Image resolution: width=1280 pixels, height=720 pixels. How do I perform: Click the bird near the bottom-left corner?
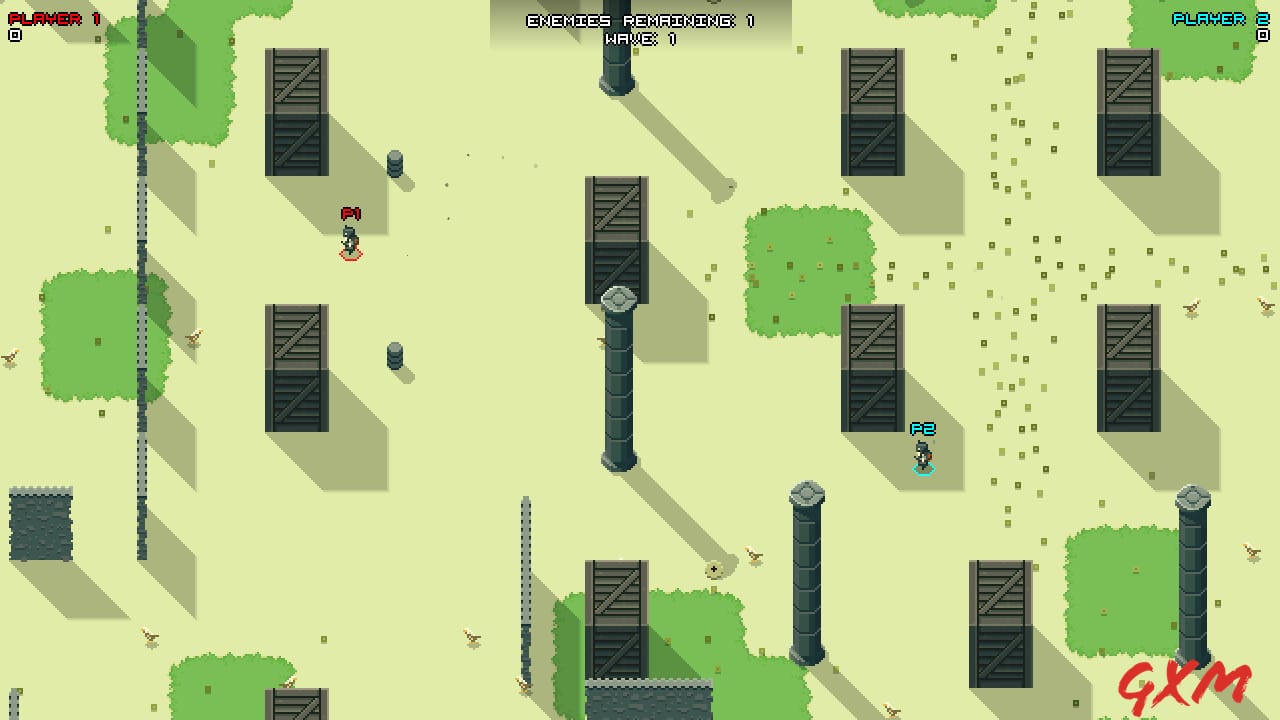pos(150,636)
